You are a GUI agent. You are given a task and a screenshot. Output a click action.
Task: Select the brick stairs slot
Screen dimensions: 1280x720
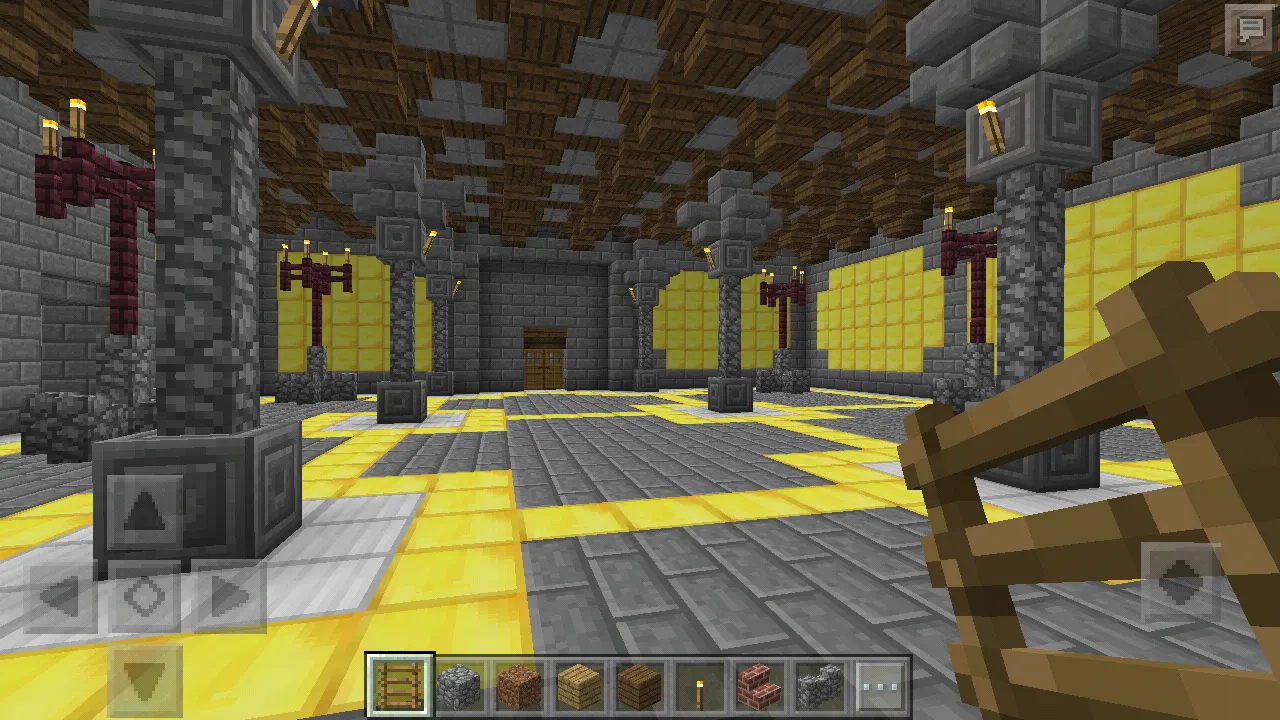pos(759,686)
